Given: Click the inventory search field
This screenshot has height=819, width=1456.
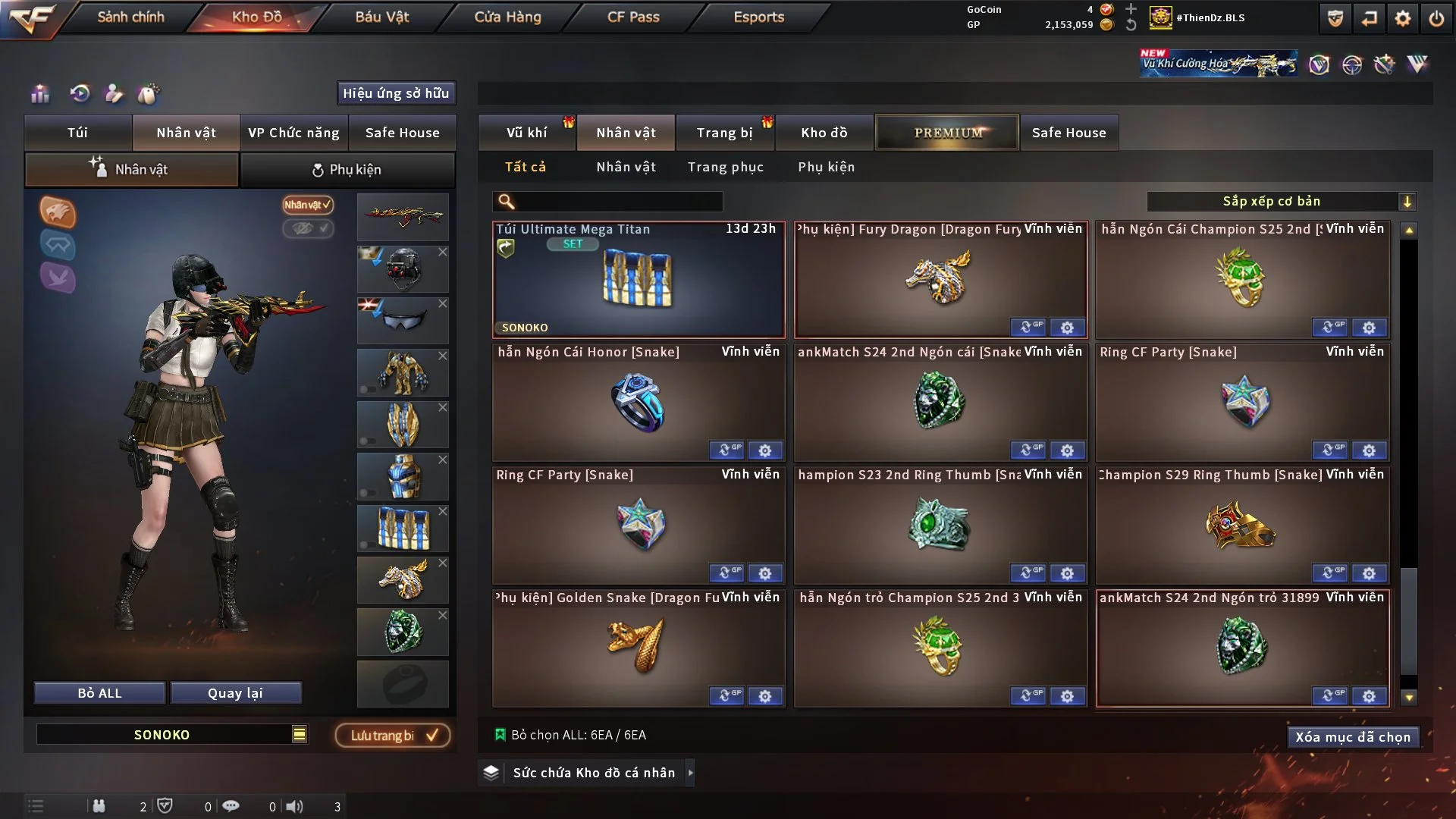Looking at the screenshot, I should pyautogui.click(x=618, y=202).
